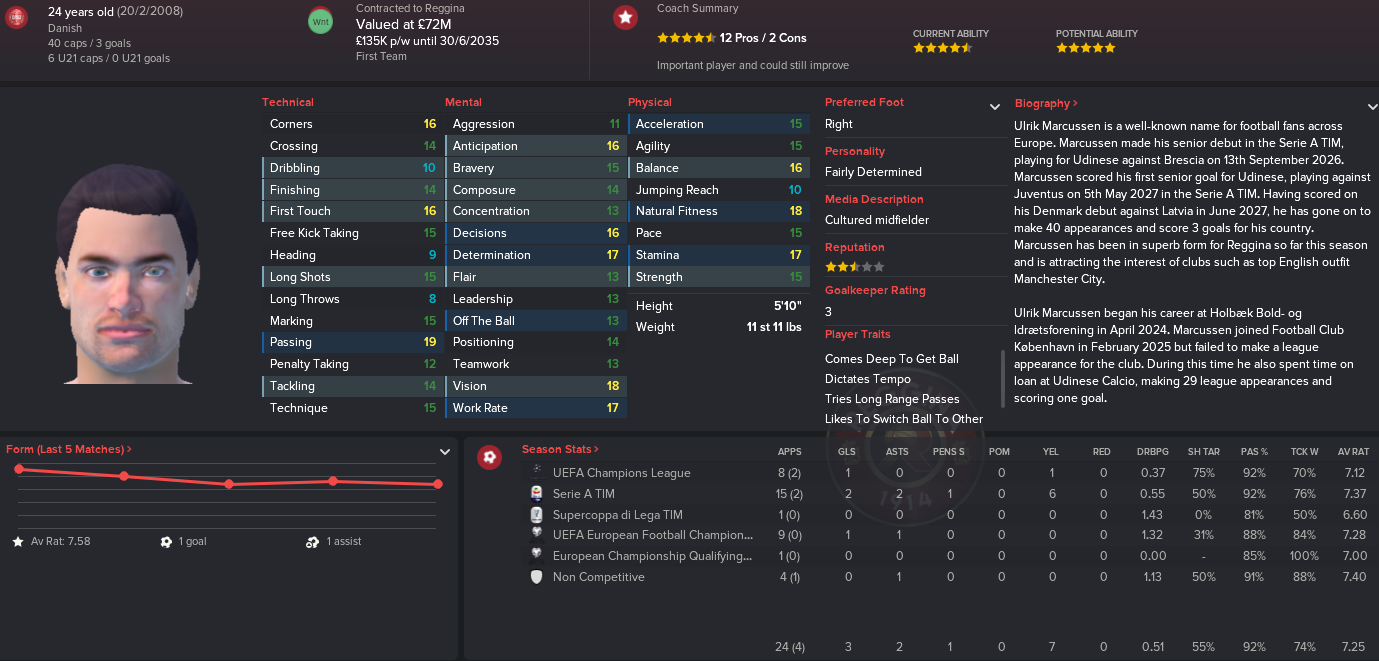The width and height of the screenshot is (1379, 661).
Task: Select the Non Competitive stats row
Action: tap(598, 577)
